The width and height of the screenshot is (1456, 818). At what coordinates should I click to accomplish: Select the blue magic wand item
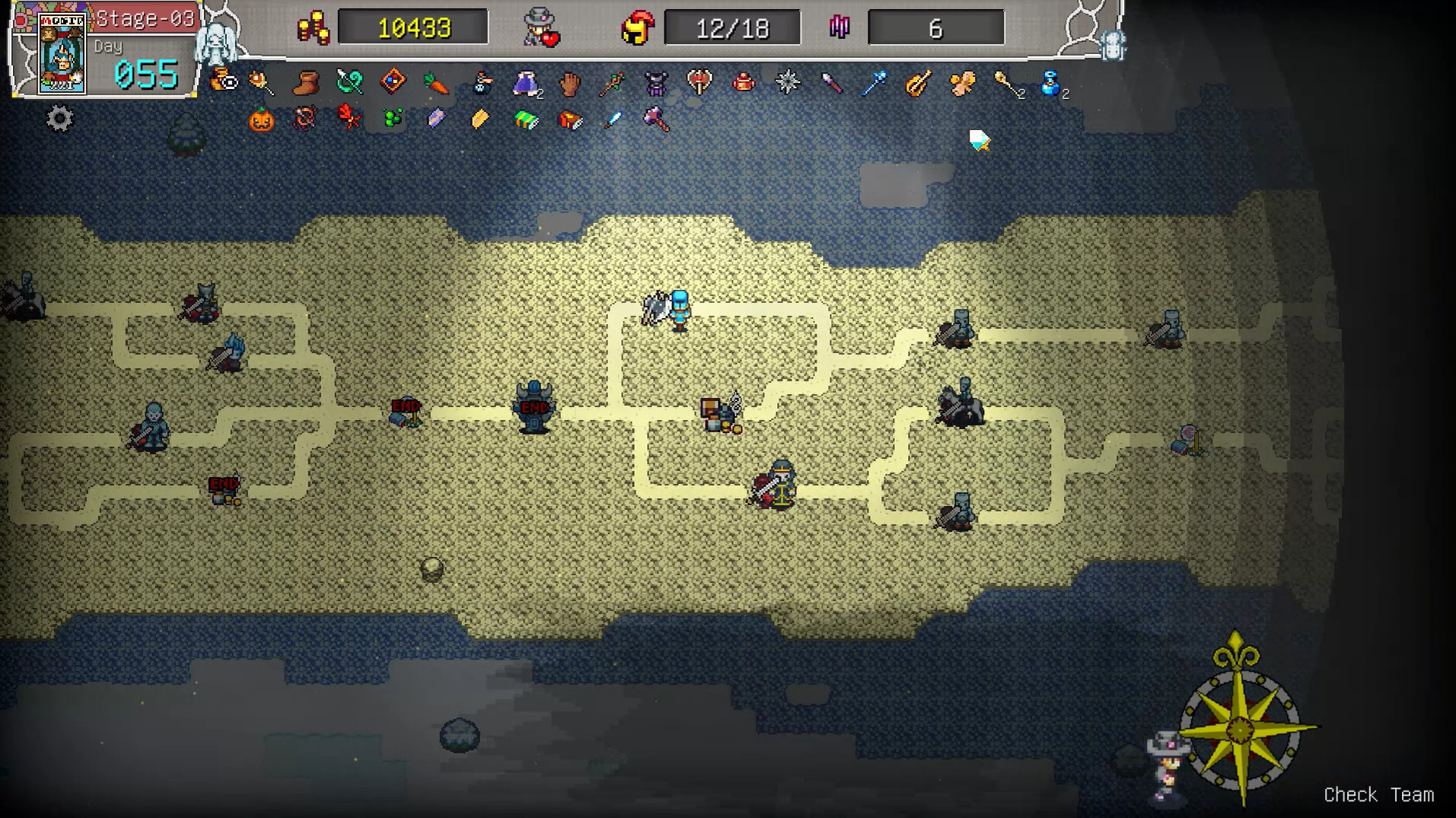(x=877, y=84)
